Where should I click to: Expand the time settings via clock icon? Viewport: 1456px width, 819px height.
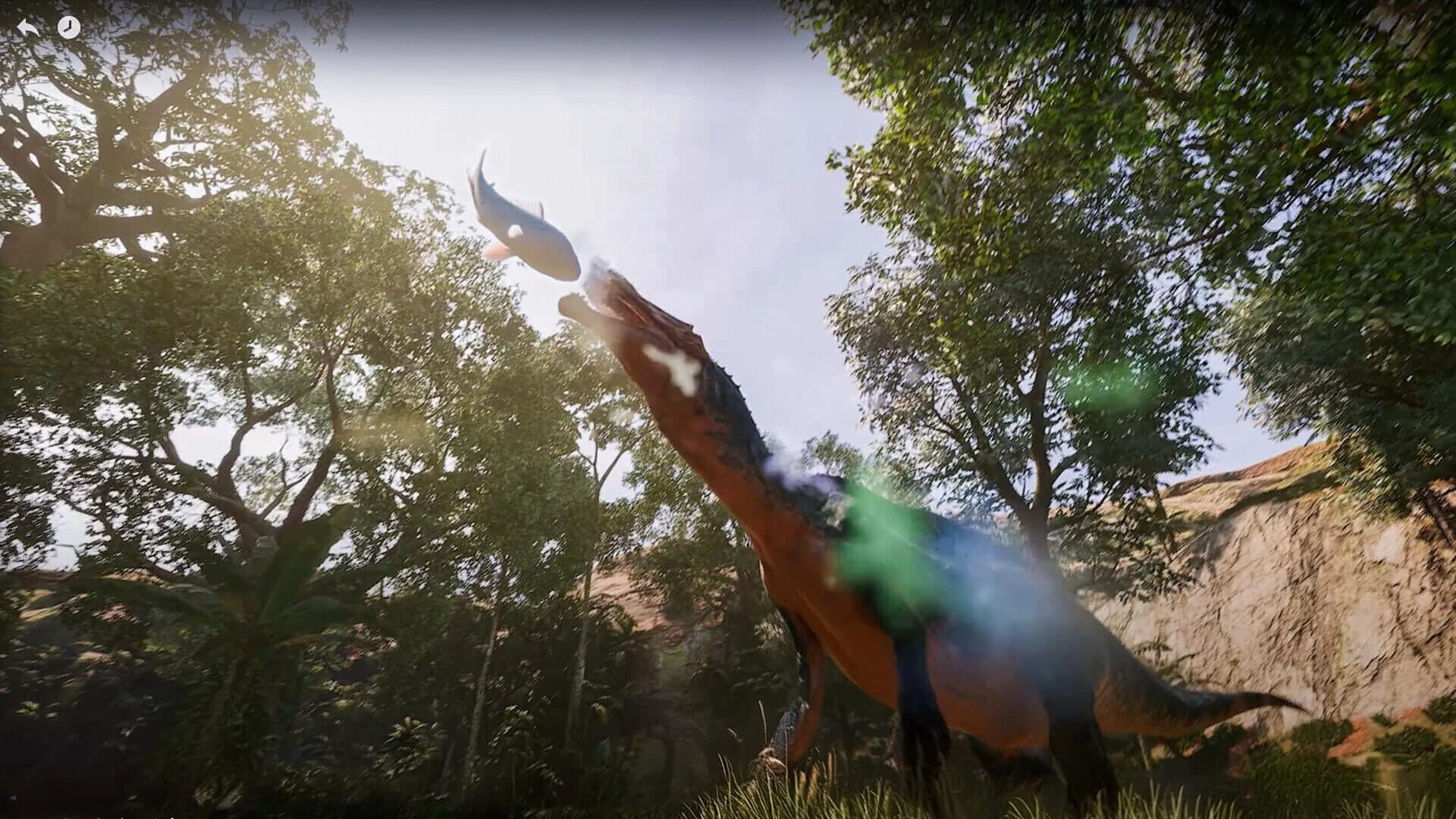tap(69, 27)
